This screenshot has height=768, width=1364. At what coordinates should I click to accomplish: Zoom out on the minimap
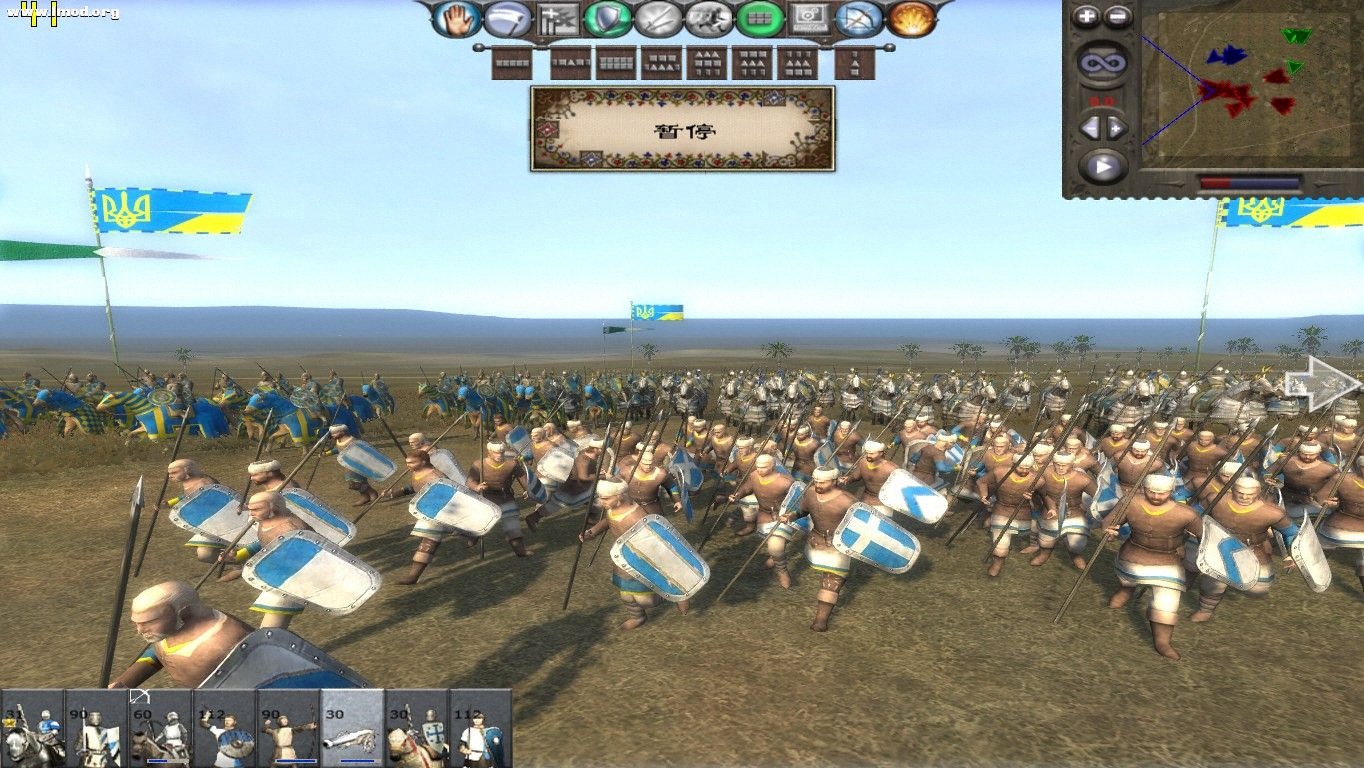click(1117, 16)
